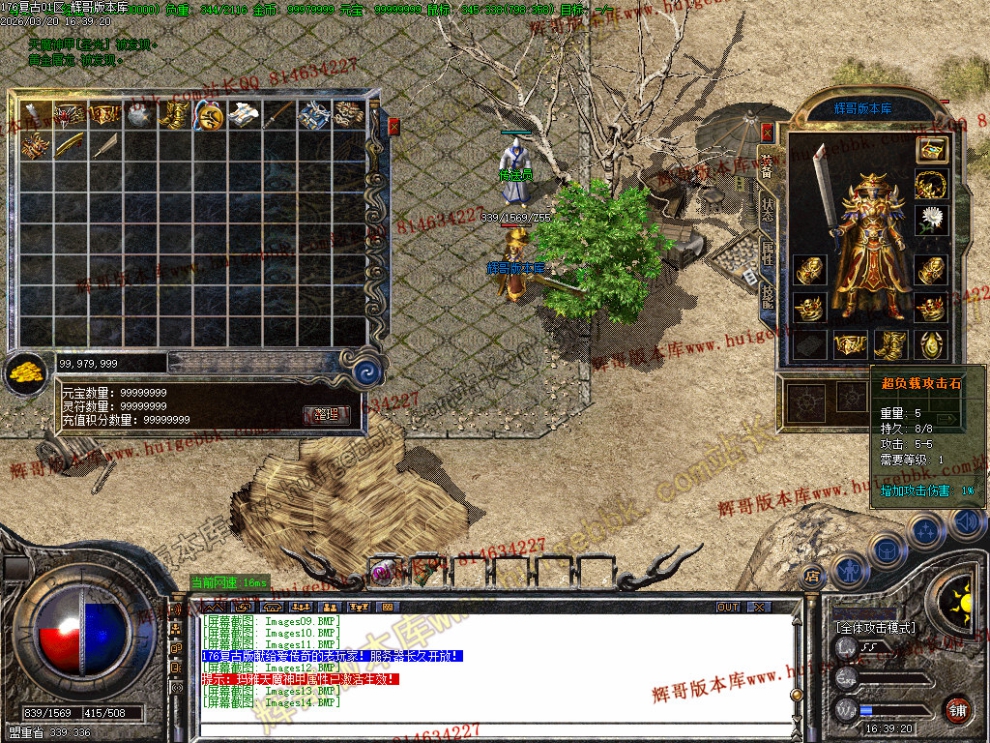Click the OUT button on the chat bar
This screenshot has width=990, height=743.
(729, 607)
